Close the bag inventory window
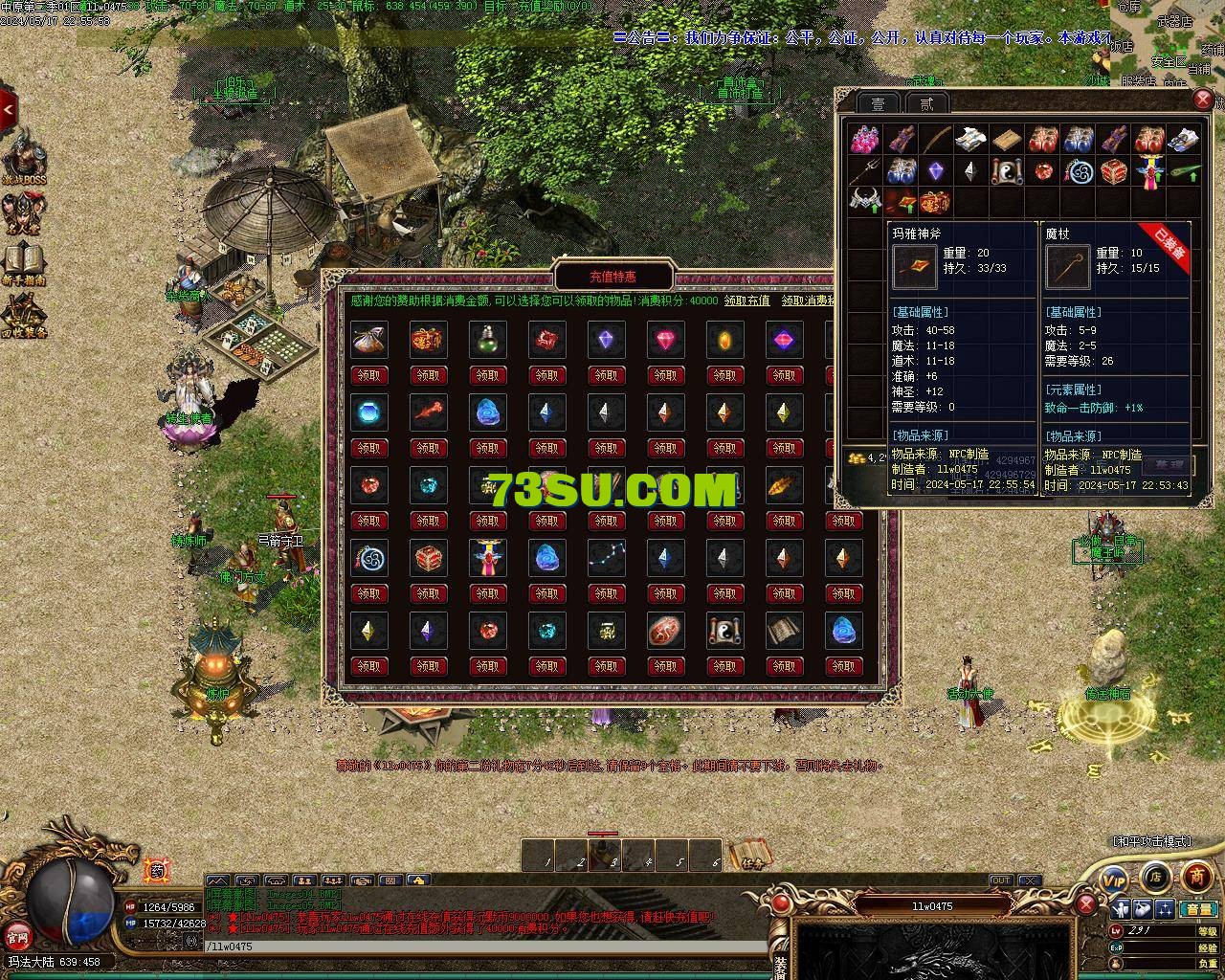Viewport: 1225px width, 980px height. click(1204, 100)
